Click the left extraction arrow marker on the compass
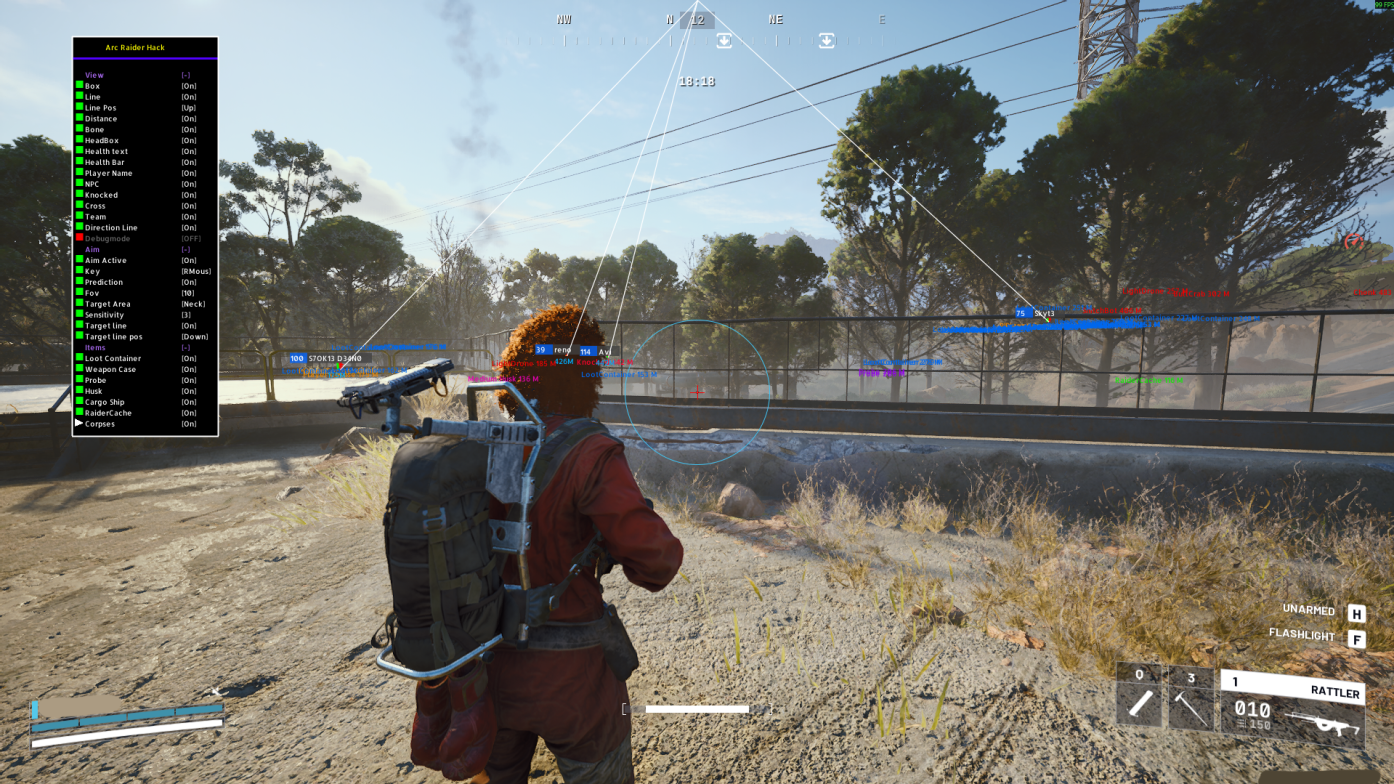Screen dimensions: 1394x784 click(x=724, y=40)
